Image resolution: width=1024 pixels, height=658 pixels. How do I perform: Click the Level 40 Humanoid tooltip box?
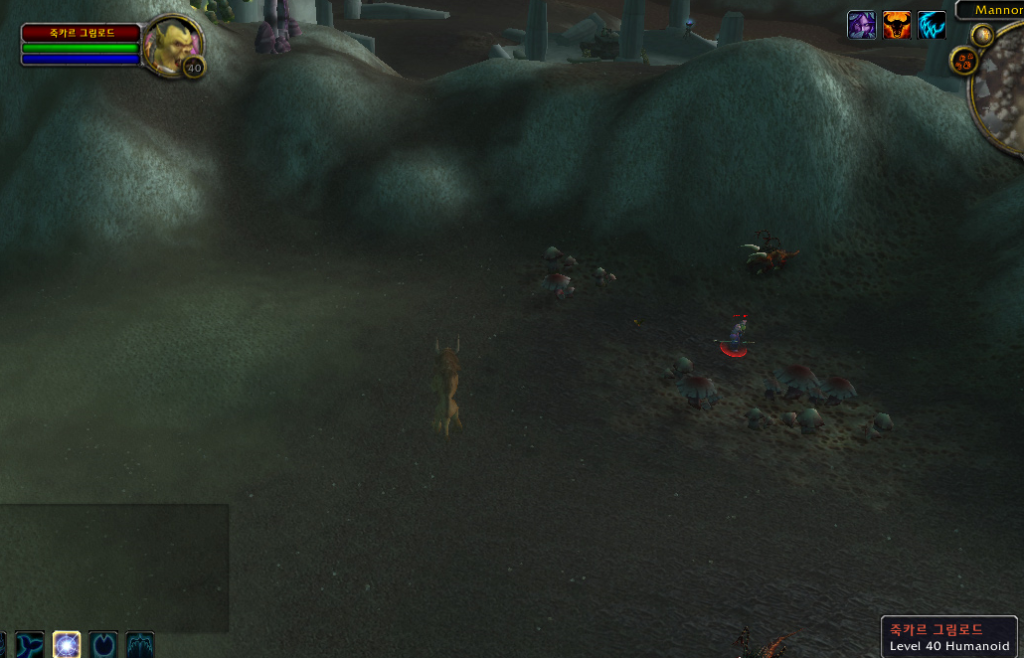click(x=949, y=637)
